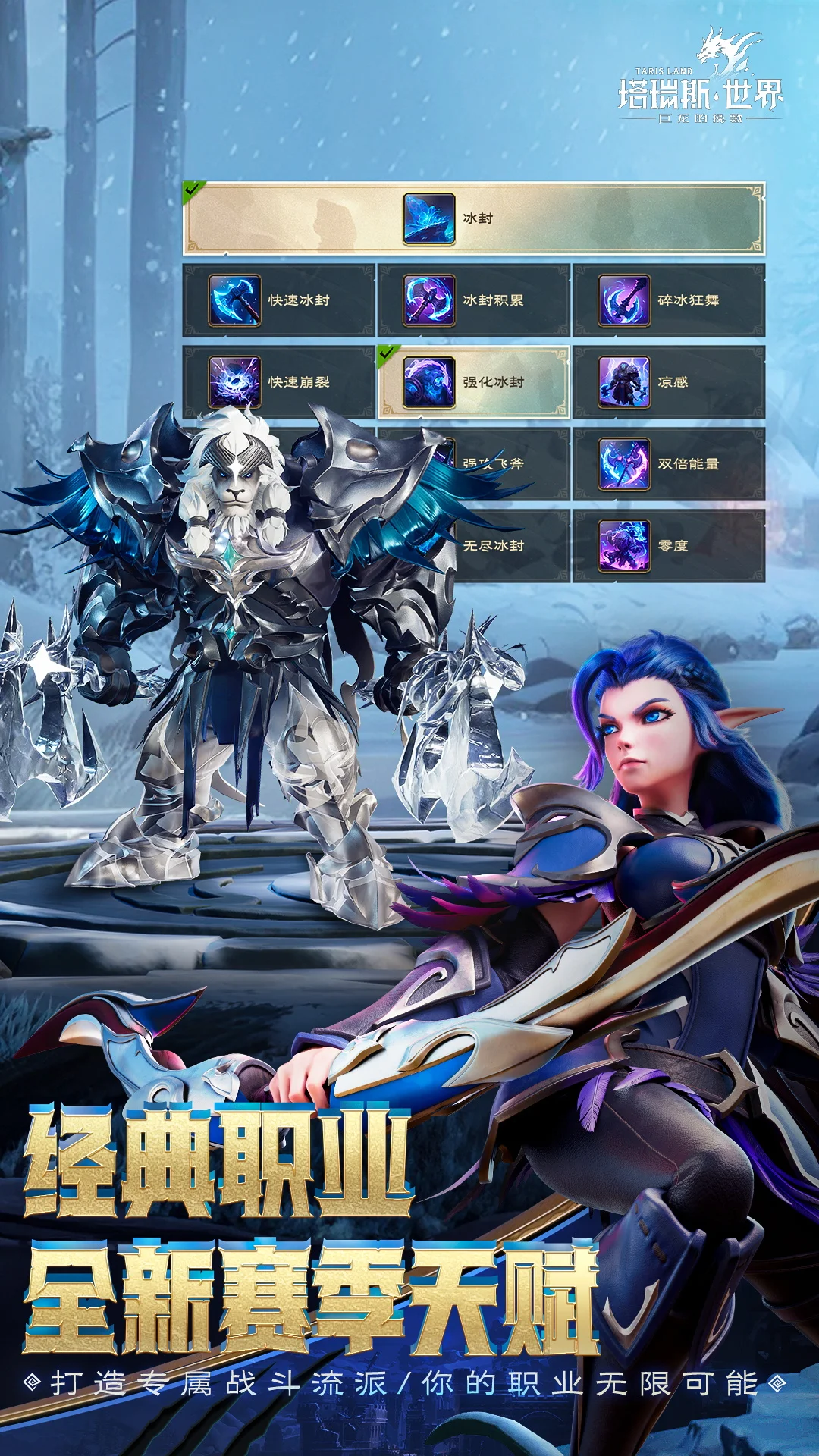This screenshot has height=1456, width=819.
Task: Activate the 碎冰狂舞 talent
Action: pos(668,300)
